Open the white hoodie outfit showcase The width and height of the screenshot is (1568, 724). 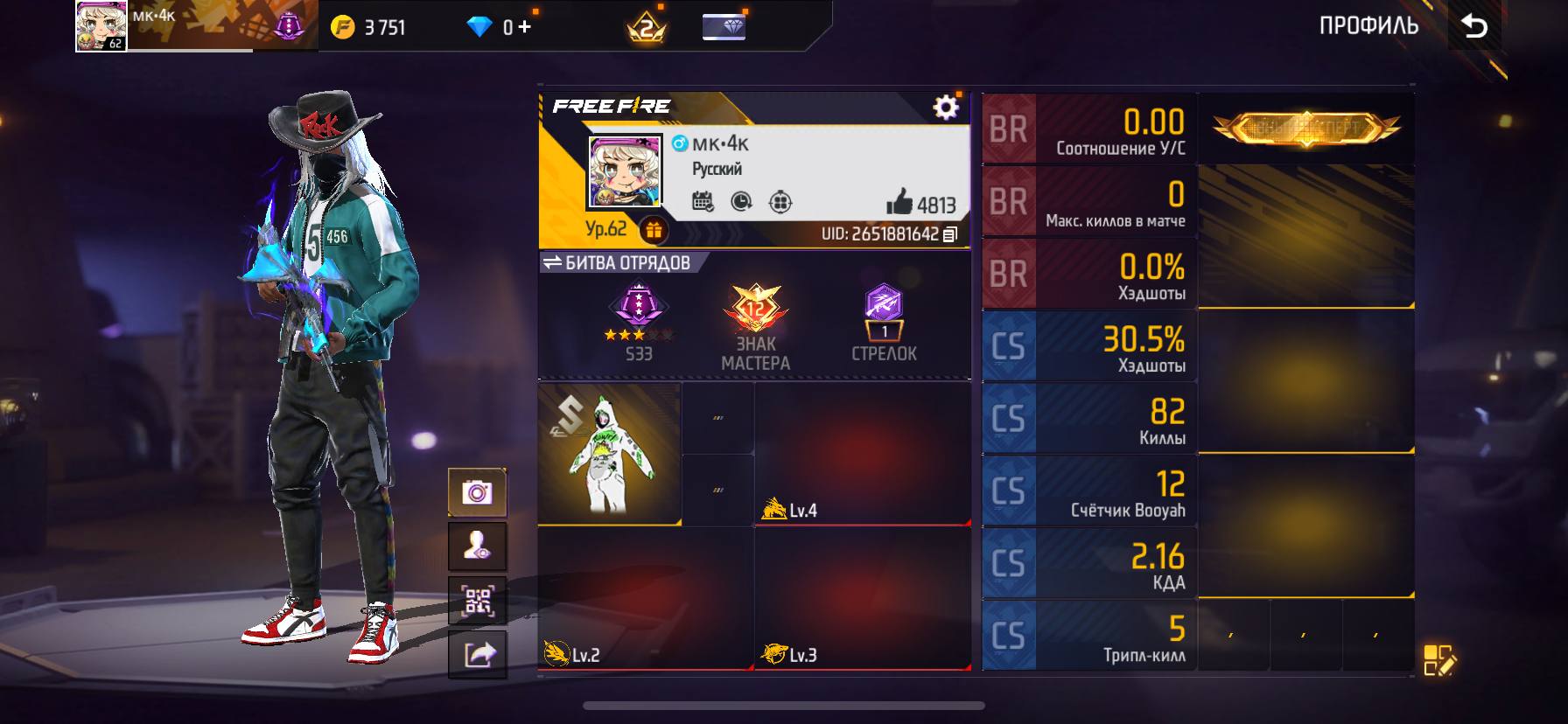(609, 454)
